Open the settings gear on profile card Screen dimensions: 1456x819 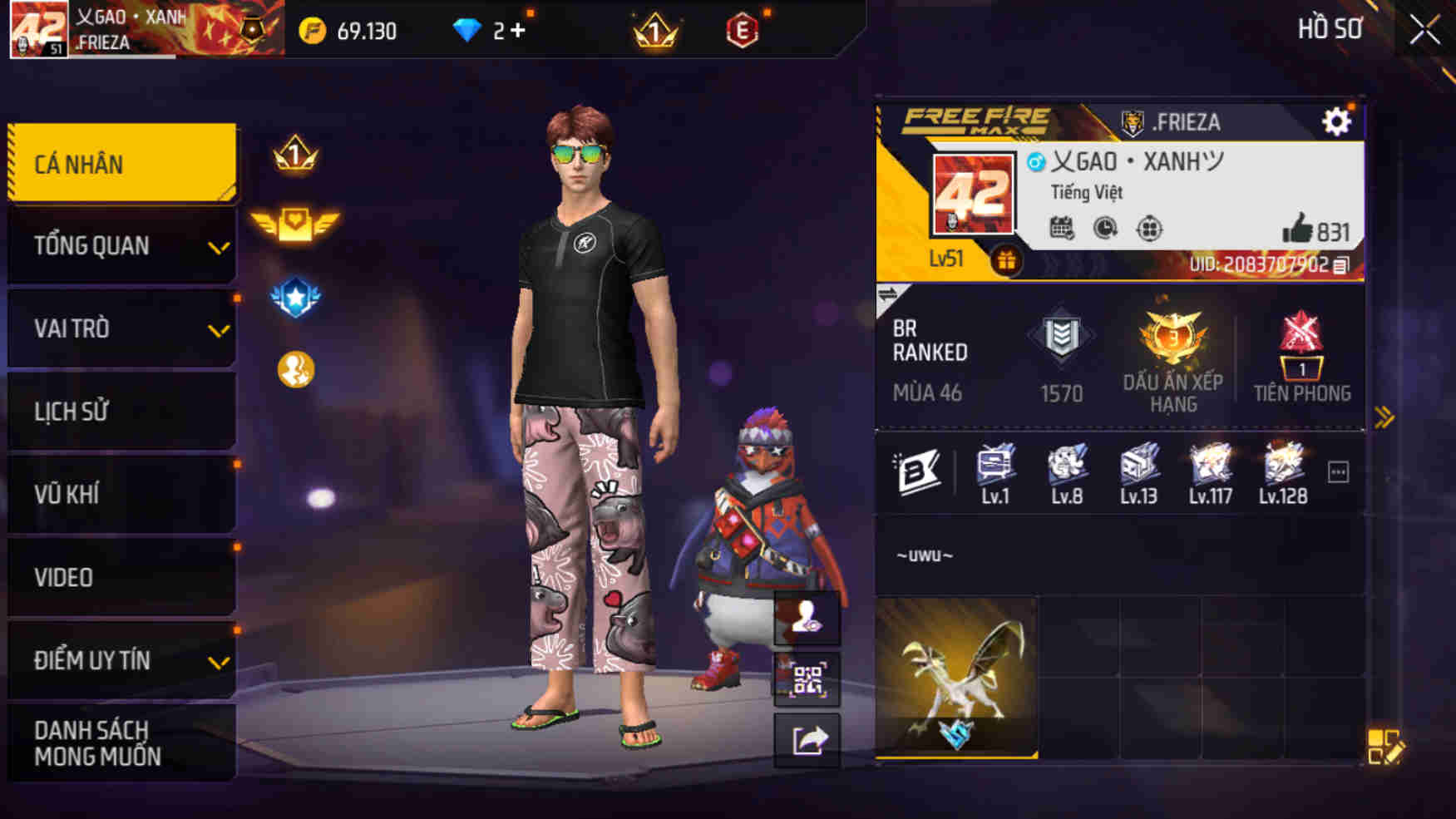click(1337, 121)
